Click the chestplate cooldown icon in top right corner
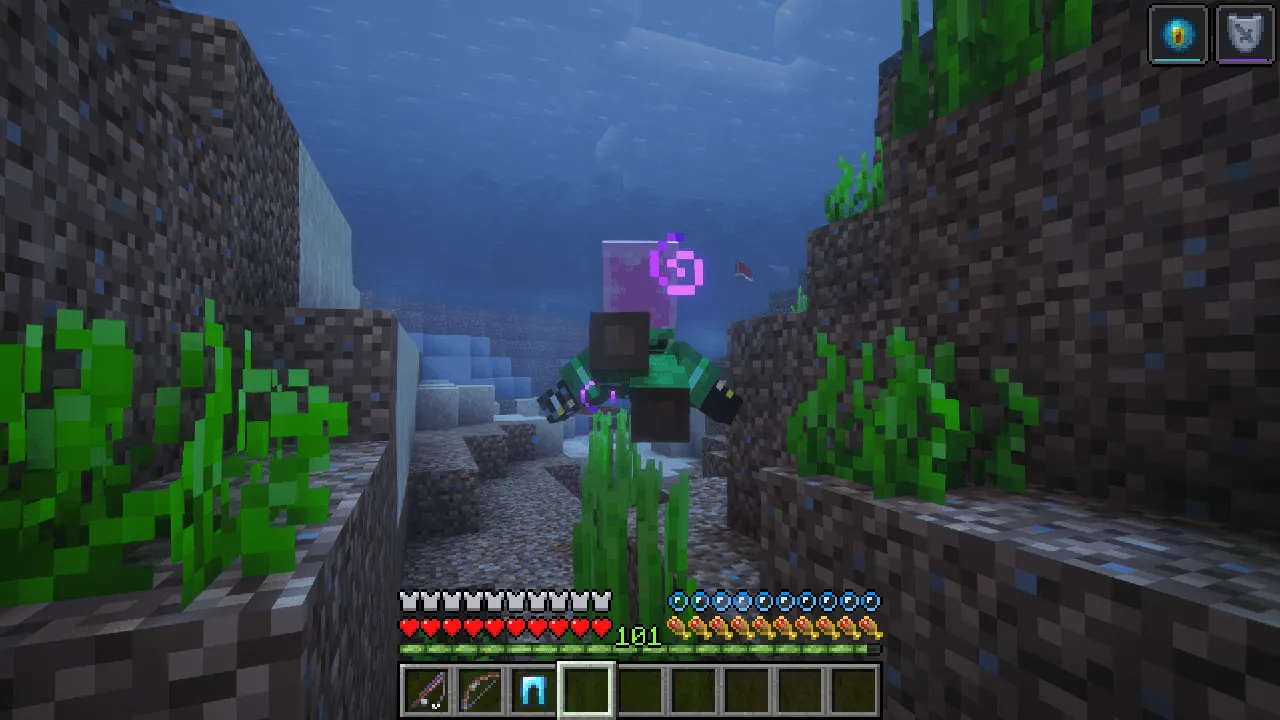The height and width of the screenshot is (720, 1280). pyautogui.click(x=1245, y=32)
